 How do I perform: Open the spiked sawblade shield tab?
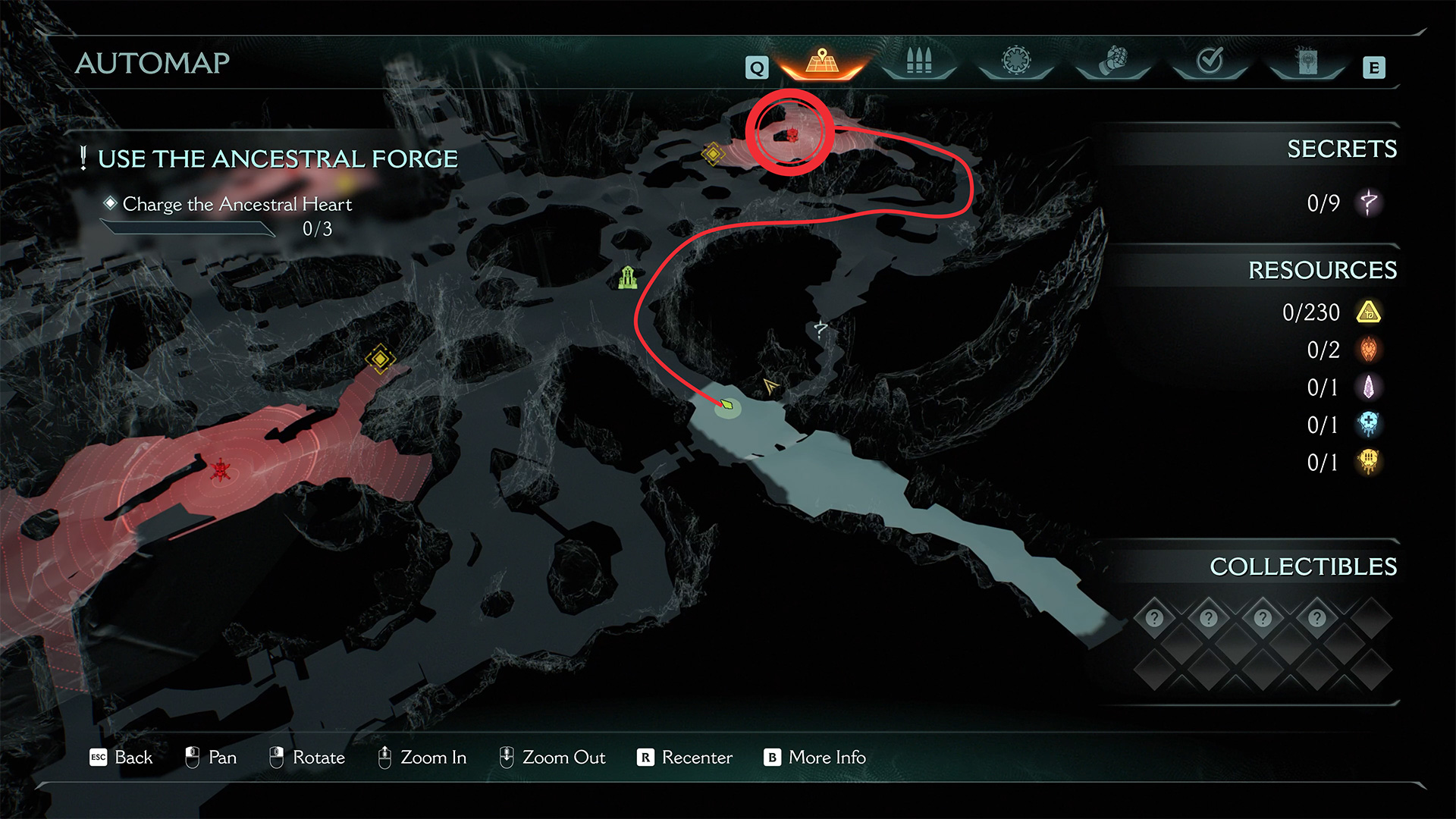[x=1016, y=61]
